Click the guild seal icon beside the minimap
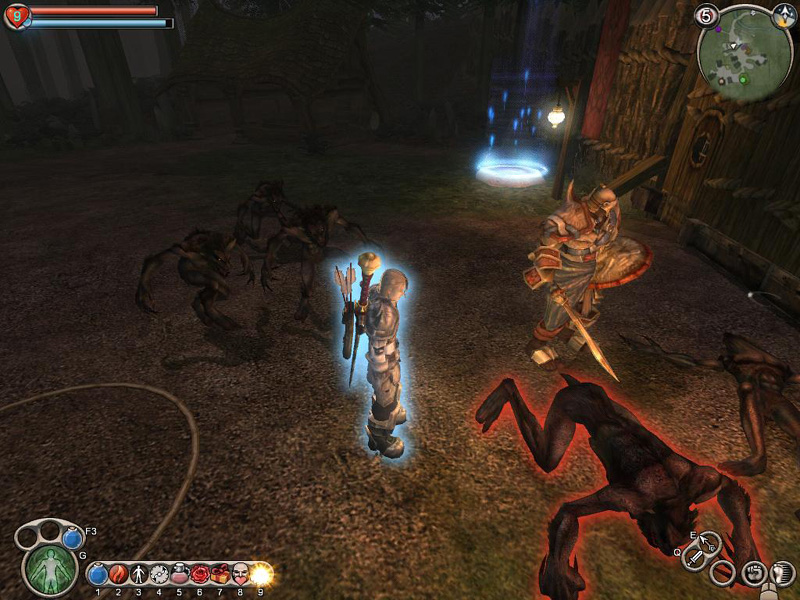This screenshot has width=800, height=600. click(x=783, y=15)
